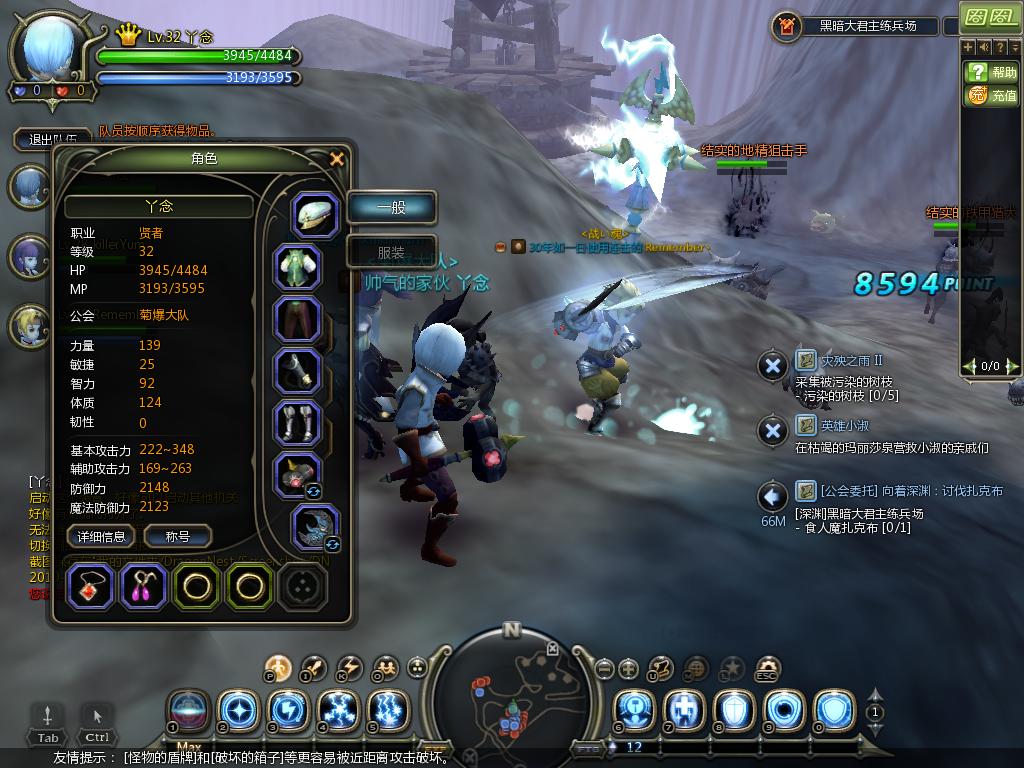Select the pink earrings accessory slot

[144, 587]
